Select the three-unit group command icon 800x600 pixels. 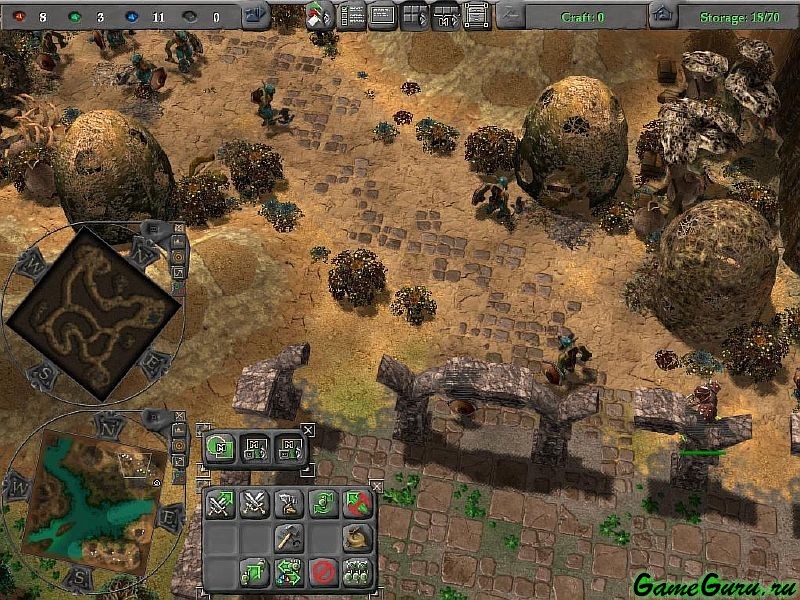(x=357, y=572)
